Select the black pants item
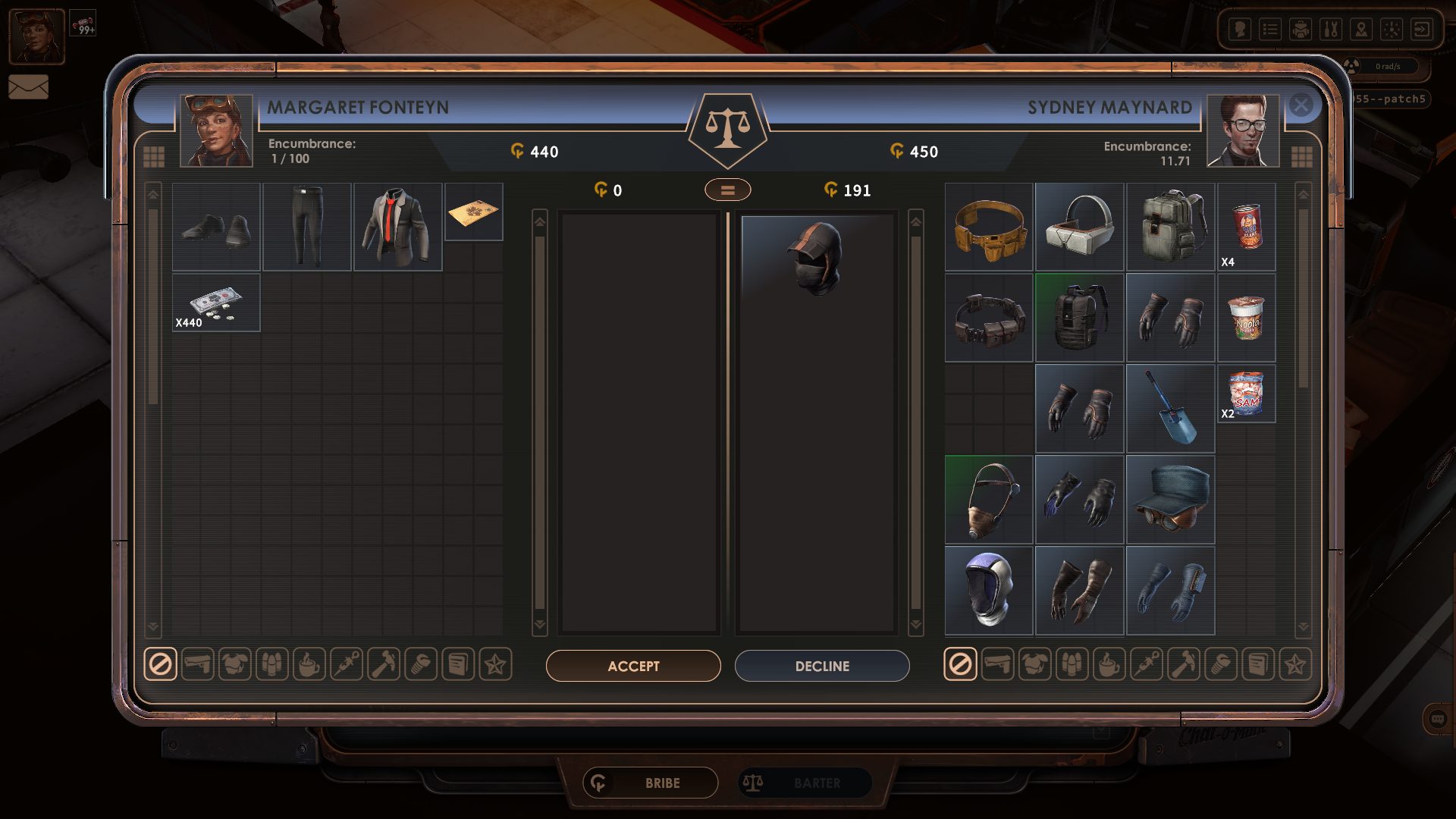The width and height of the screenshot is (1456, 819). coord(307,227)
